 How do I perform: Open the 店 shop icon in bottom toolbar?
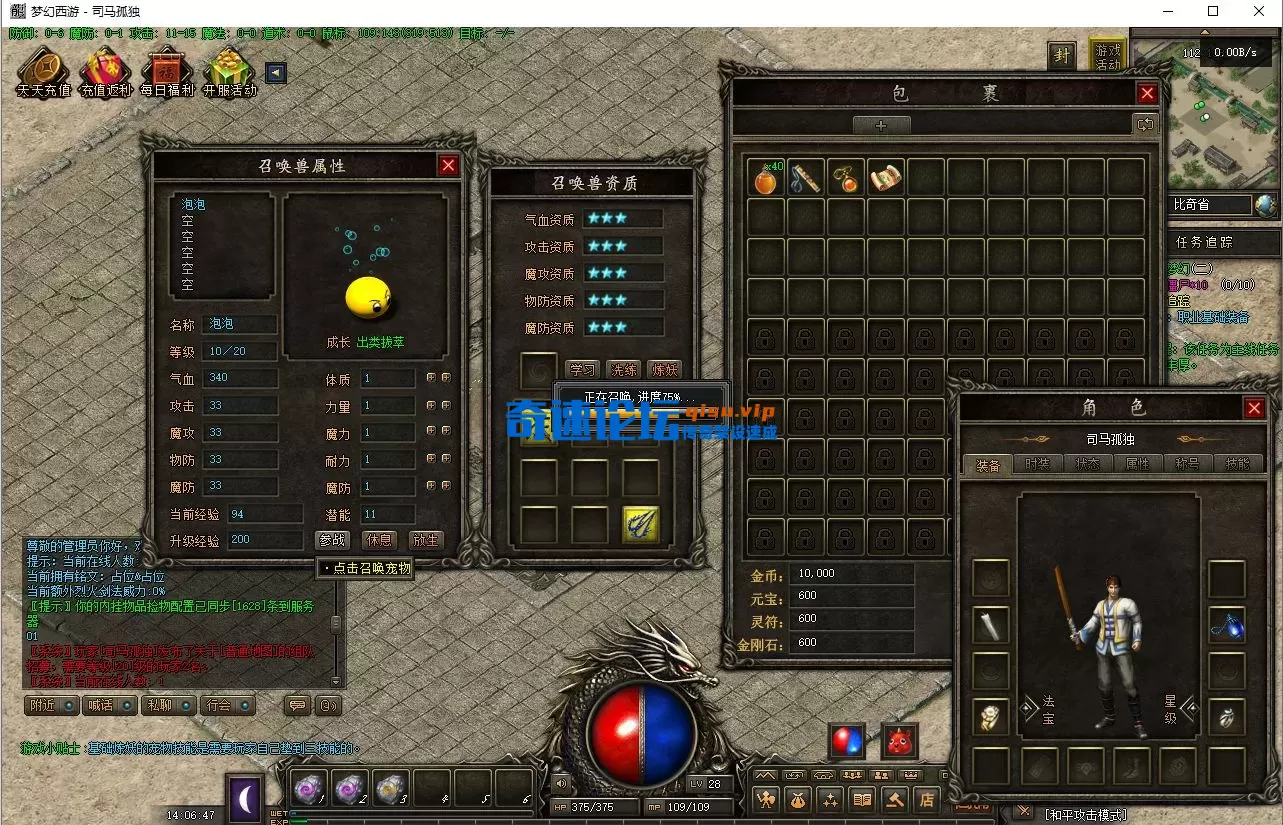click(925, 800)
